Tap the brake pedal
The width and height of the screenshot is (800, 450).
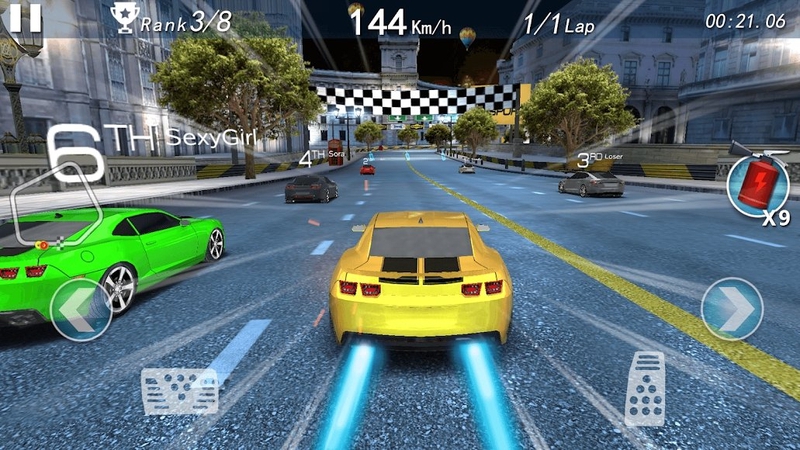180,390
